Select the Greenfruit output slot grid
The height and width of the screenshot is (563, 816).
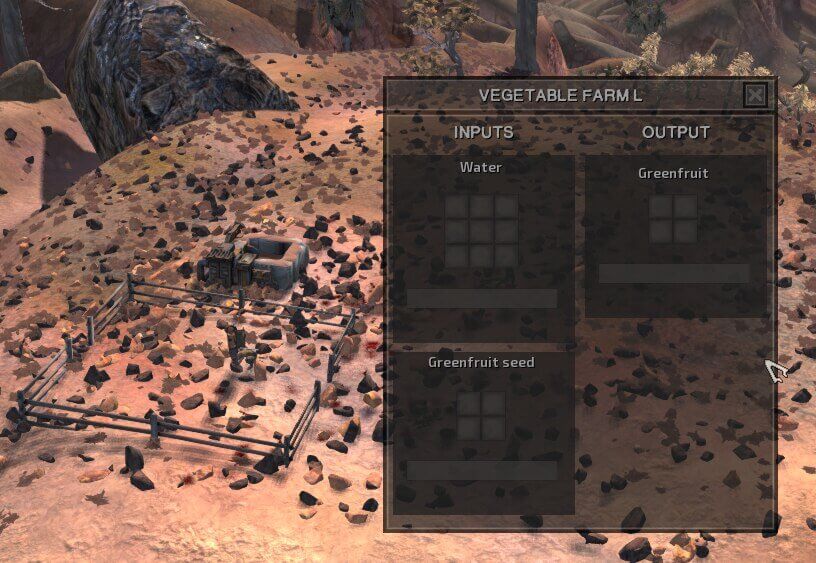[673, 219]
